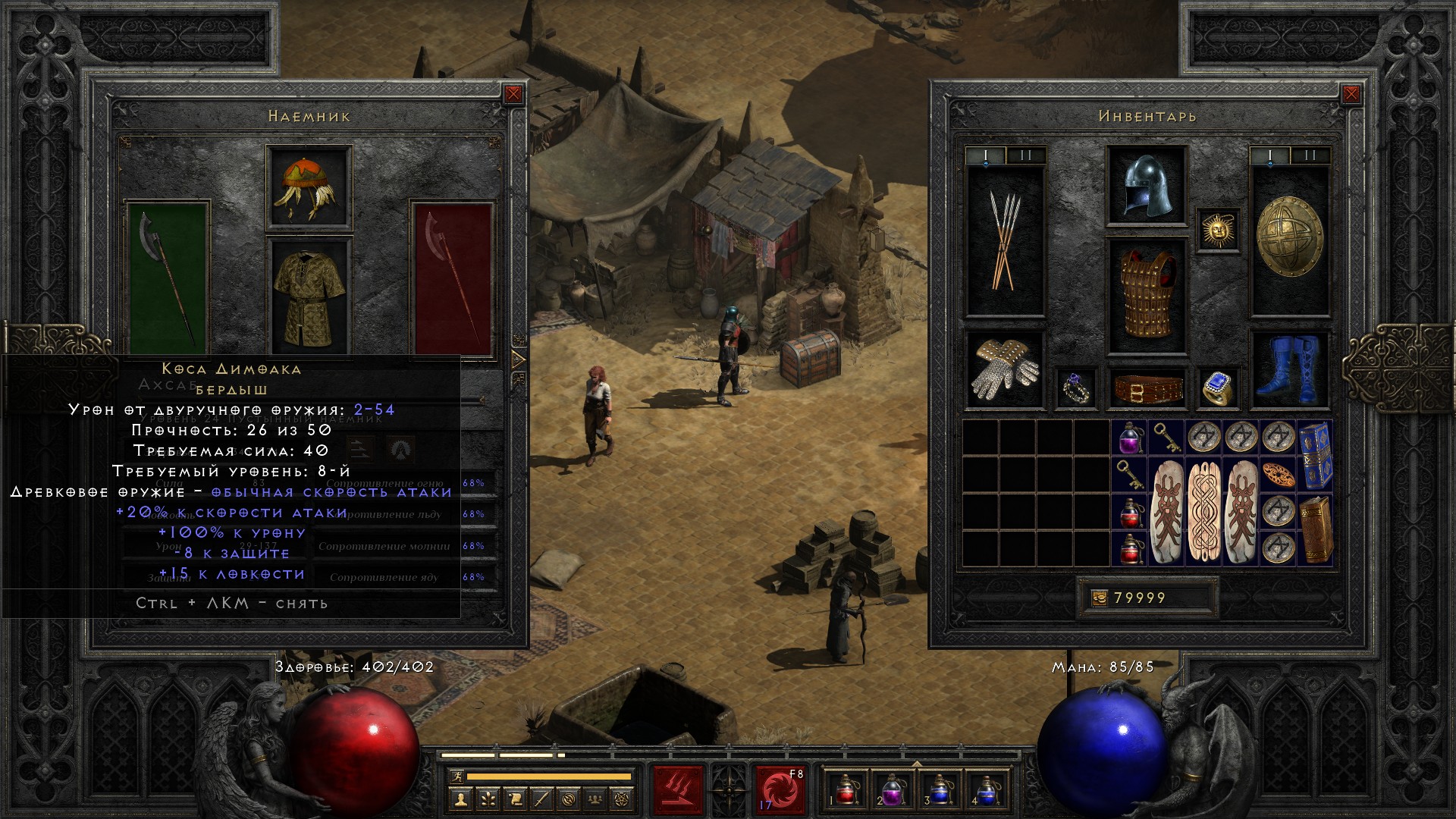The width and height of the screenshot is (1456, 819).
Task: Use the red health potion in belt slot 1
Action: (x=846, y=789)
